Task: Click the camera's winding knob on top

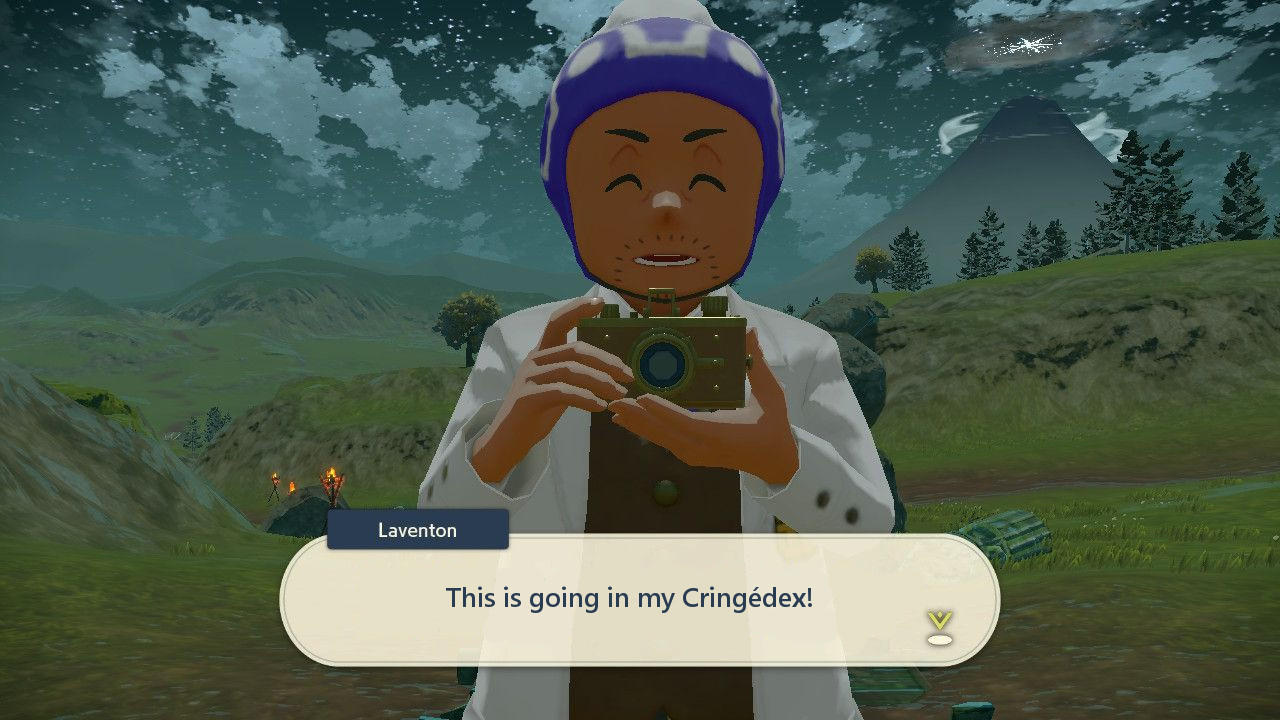Action: [716, 305]
